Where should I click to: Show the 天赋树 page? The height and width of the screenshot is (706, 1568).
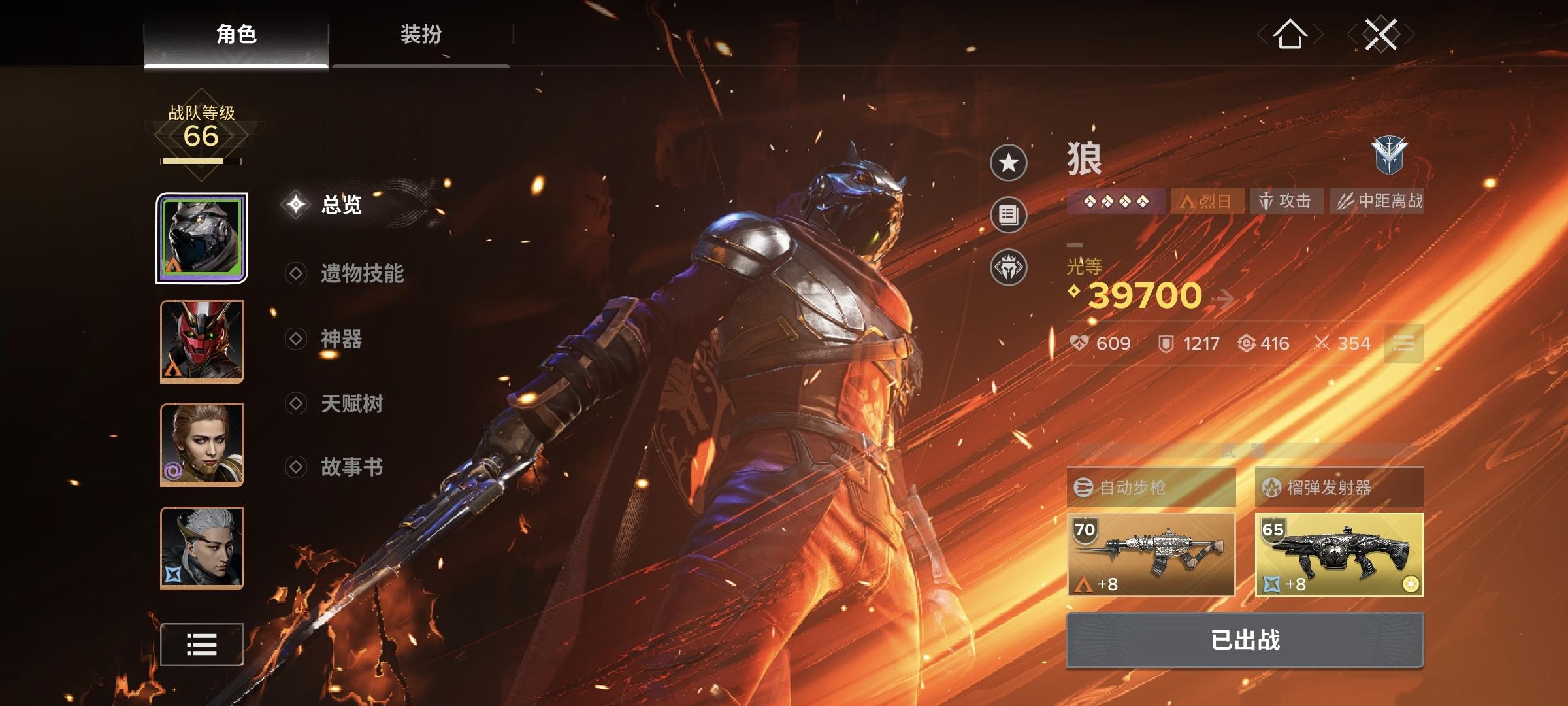point(351,403)
